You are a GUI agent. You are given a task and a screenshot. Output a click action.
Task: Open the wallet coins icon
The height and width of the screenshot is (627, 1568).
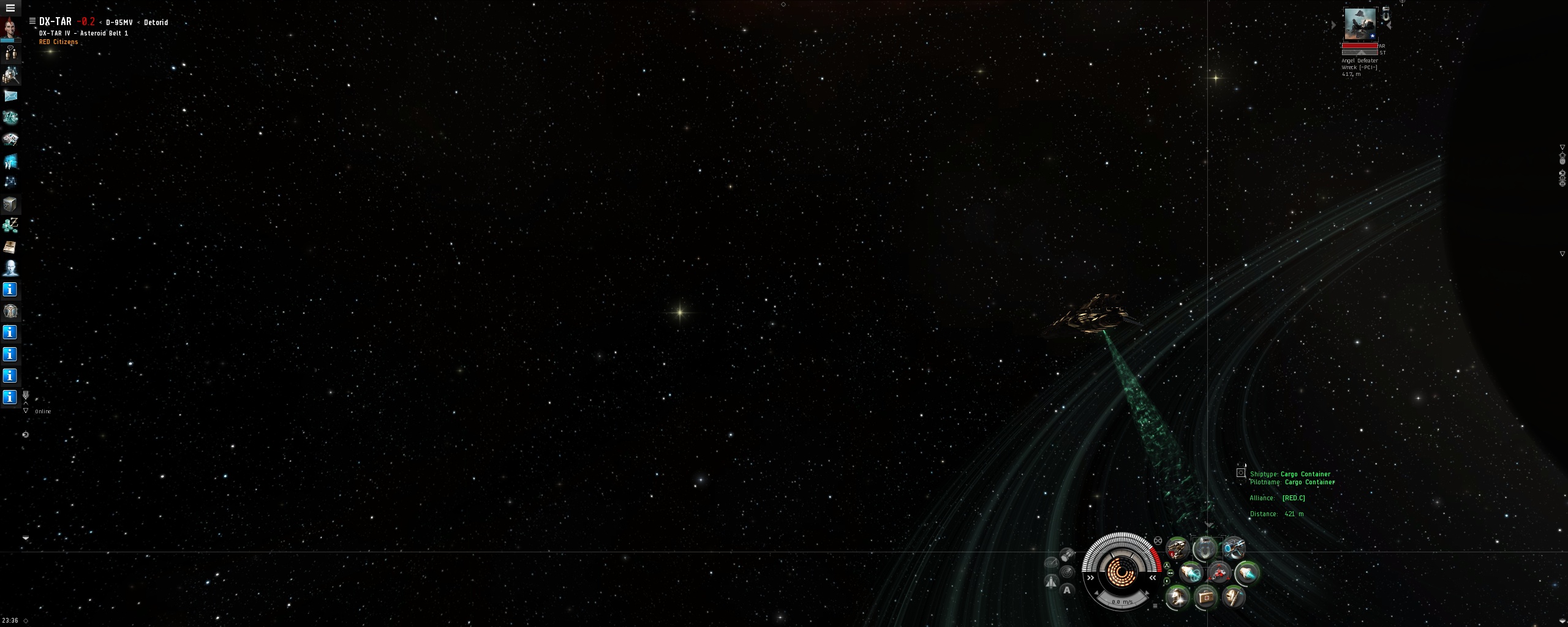(10, 225)
